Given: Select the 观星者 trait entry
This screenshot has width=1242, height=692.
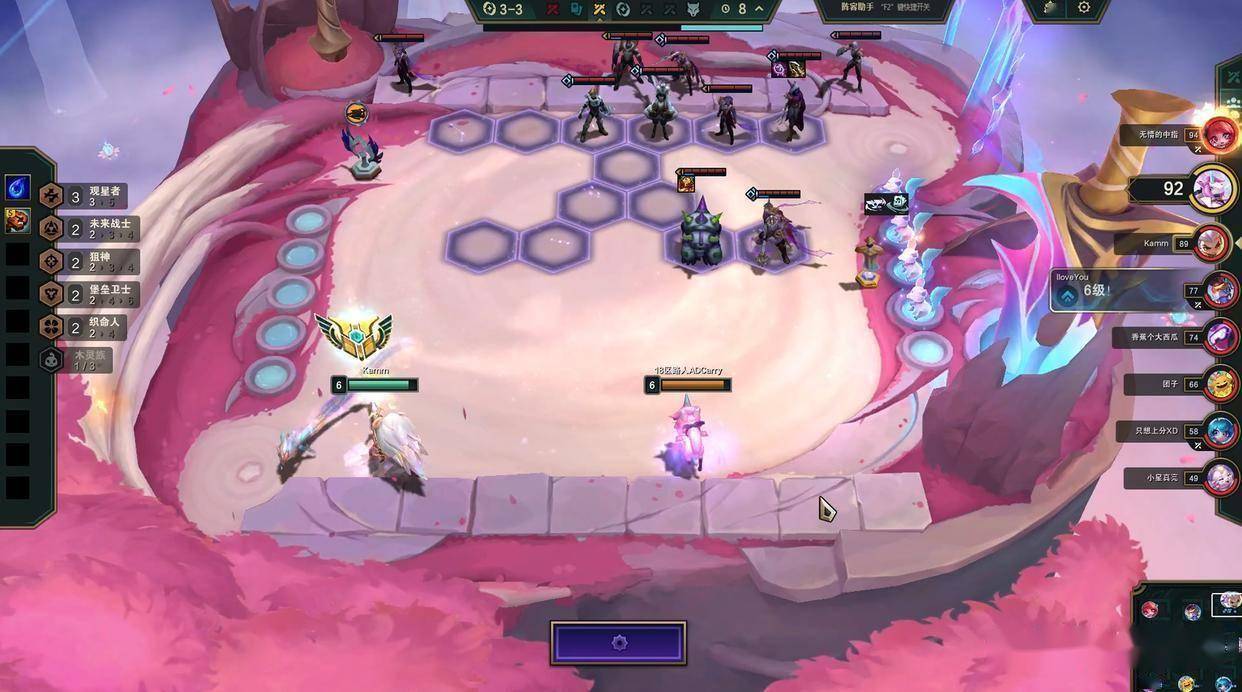Looking at the screenshot, I should point(84,196).
